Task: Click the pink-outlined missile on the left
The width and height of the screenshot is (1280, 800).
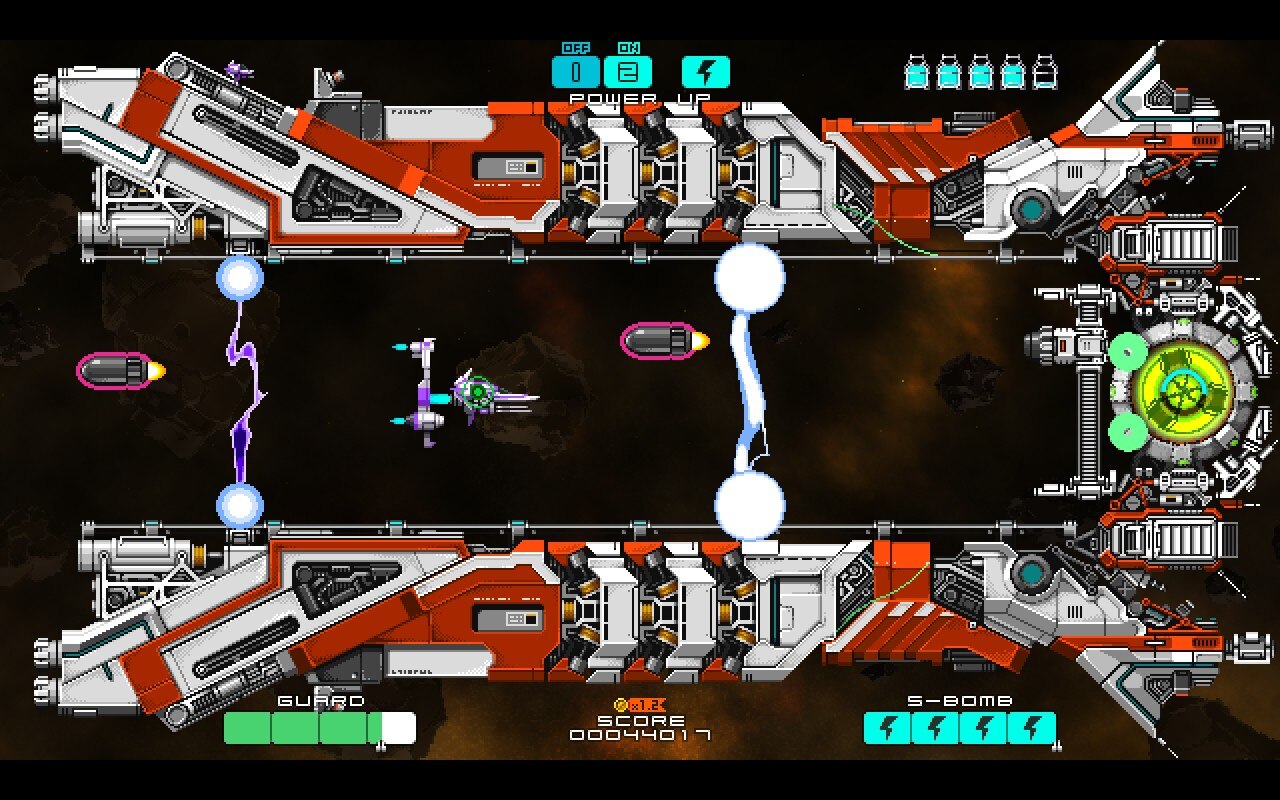Action: (x=115, y=369)
